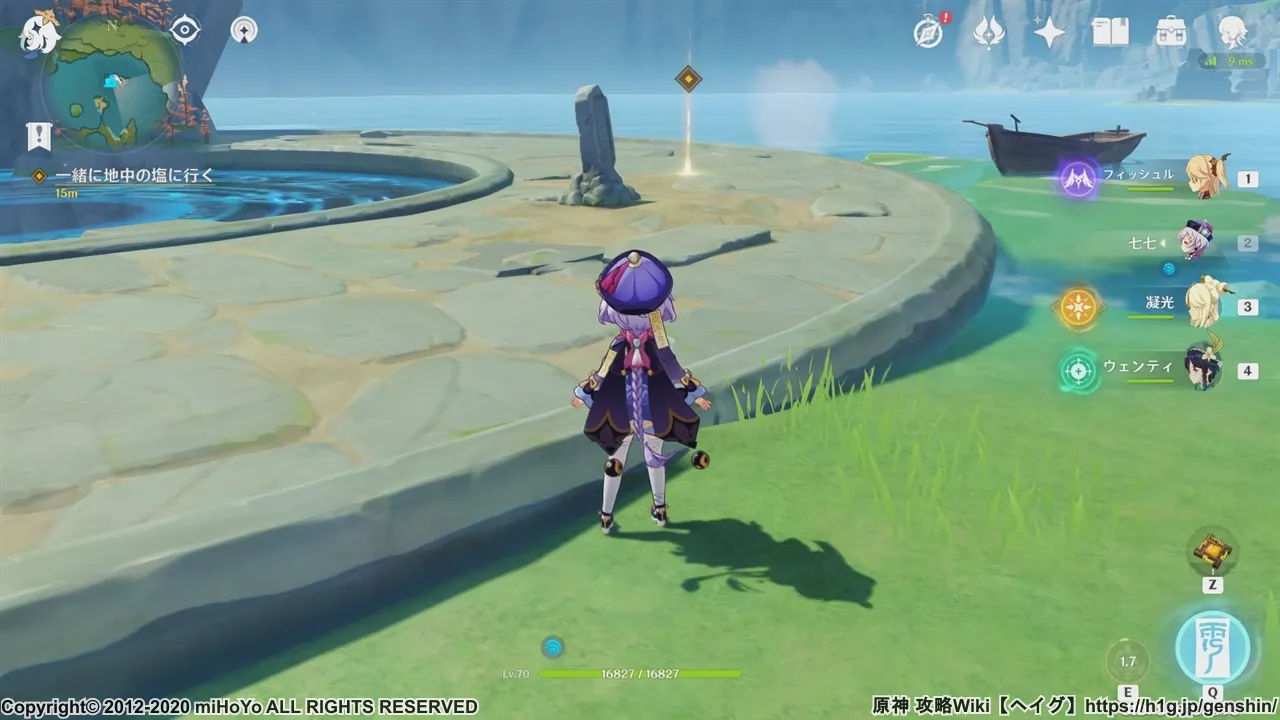This screenshot has width=1280, height=720.
Task: Unleash the glowing elemental burst
Action: pos(1213,648)
